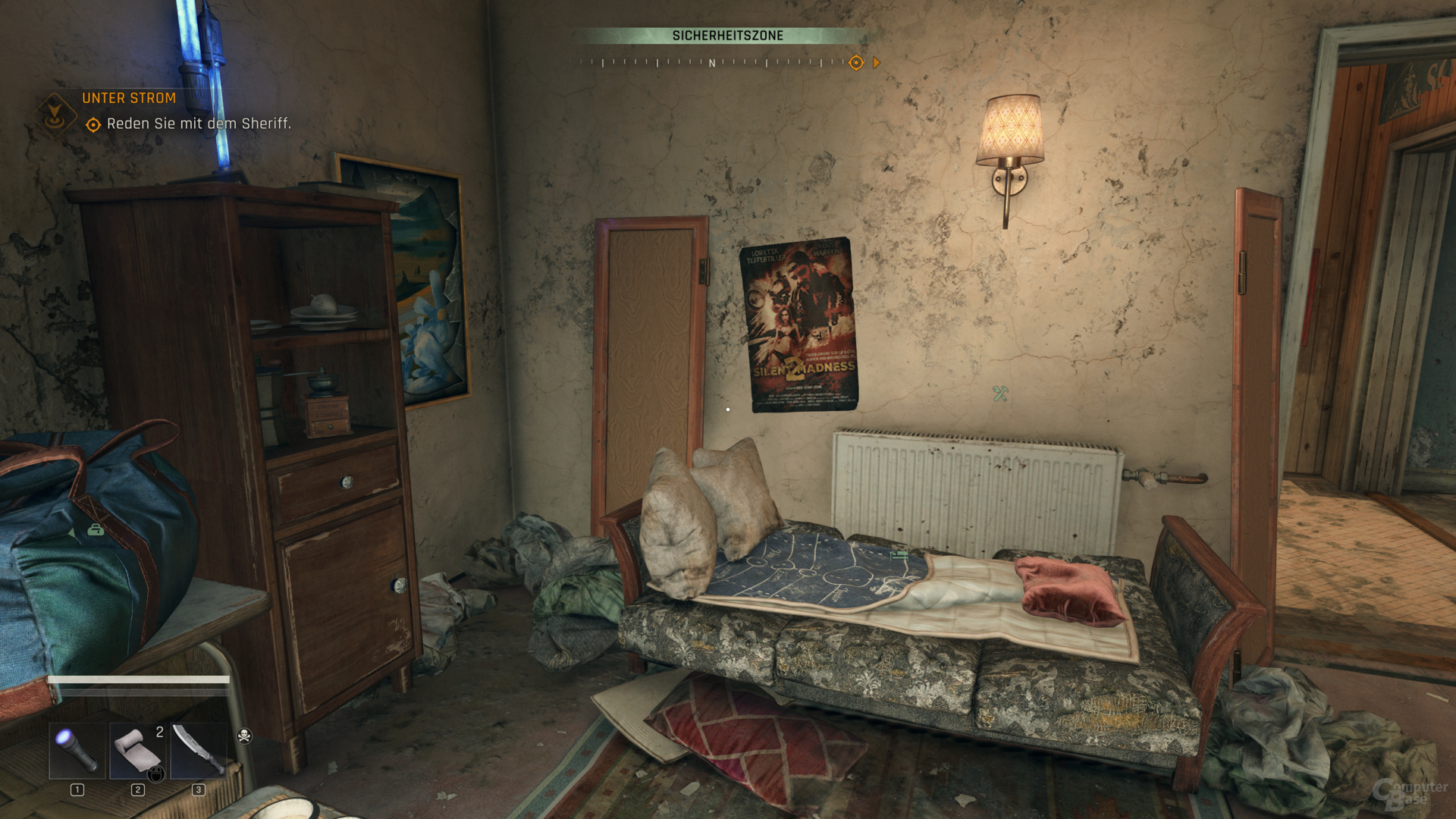Image resolution: width=1456 pixels, height=819 pixels.
Task: Select the orange quest marker on the compass
Action: (x=856, y=63)
